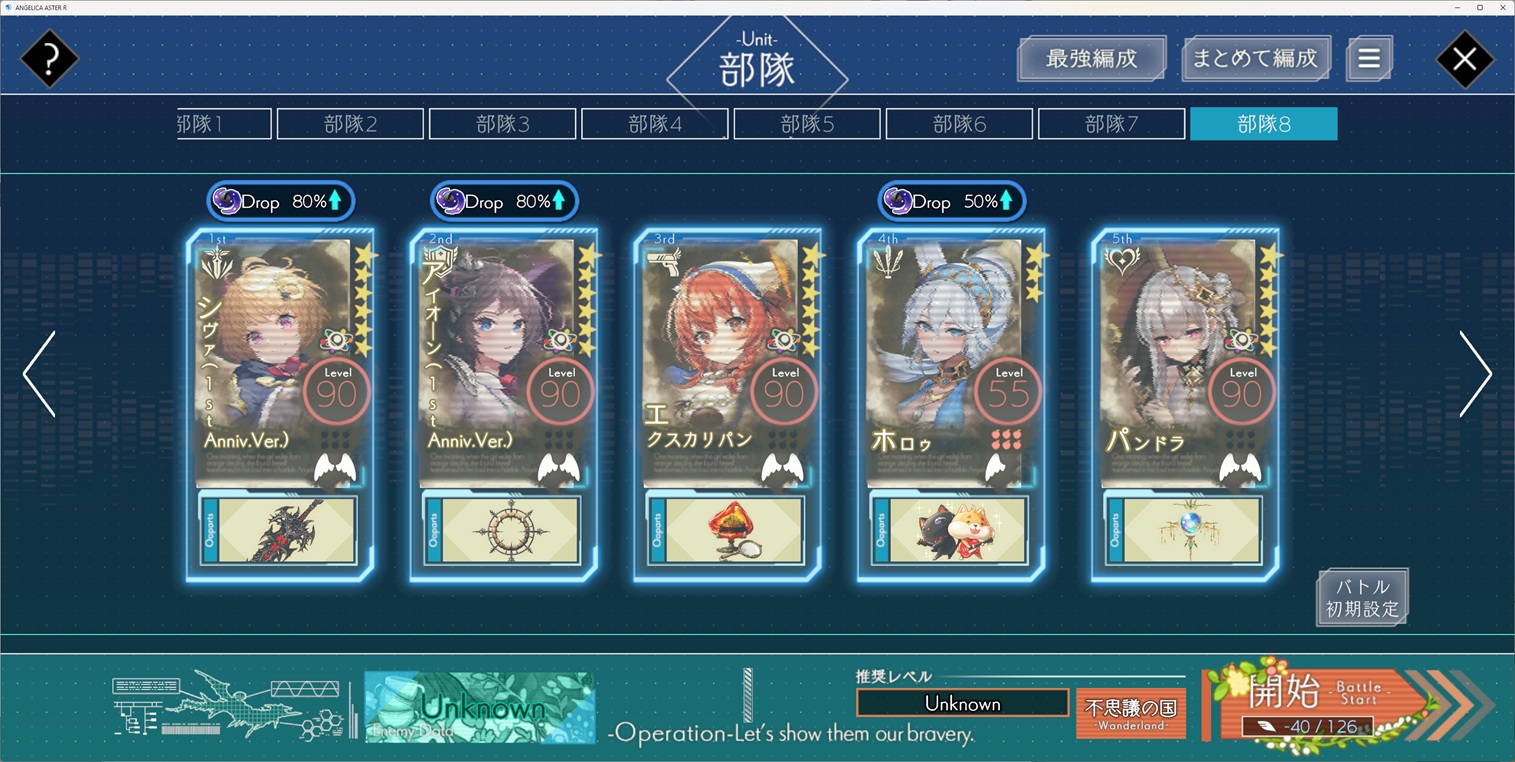Viewport: 1515px width, 762px height.
Task: Select the level 55 ホロゥ card
Action: (x=951, y=360)
